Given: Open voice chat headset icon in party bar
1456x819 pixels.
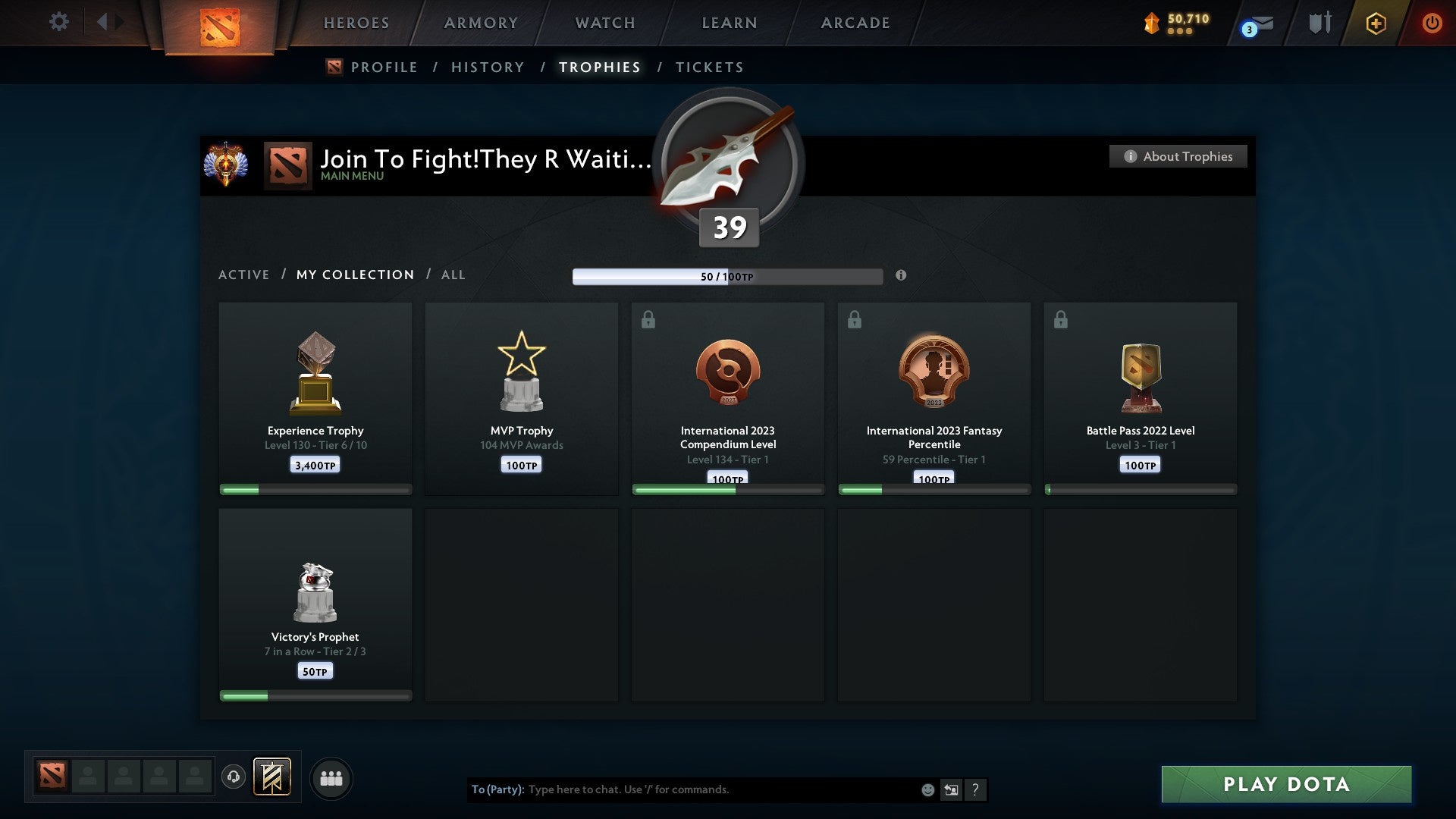Looking at the screenshot, I should pos(234,777).
